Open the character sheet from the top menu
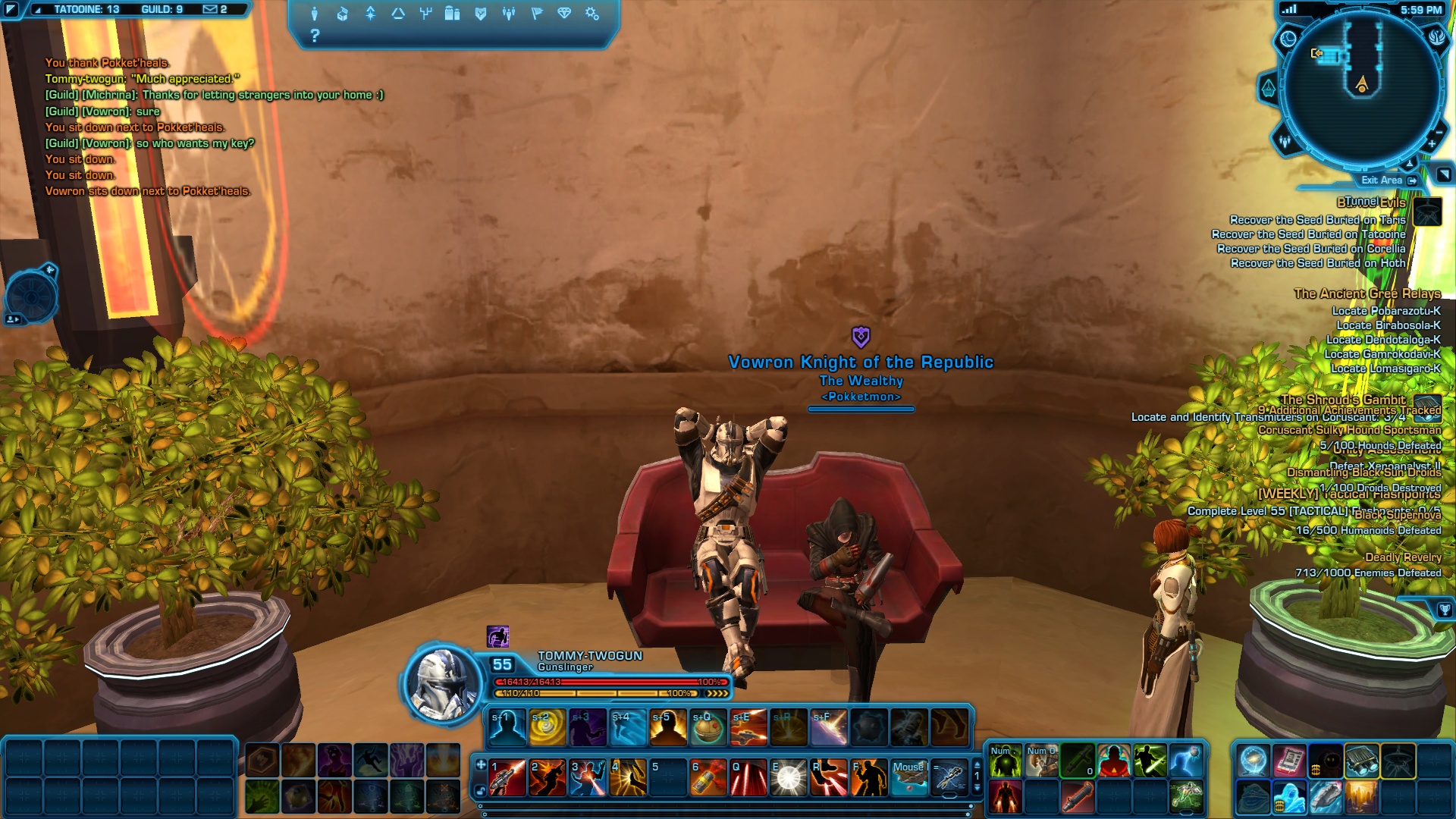This screenshot has width=1456, height=819. click(x=314, y=14)
